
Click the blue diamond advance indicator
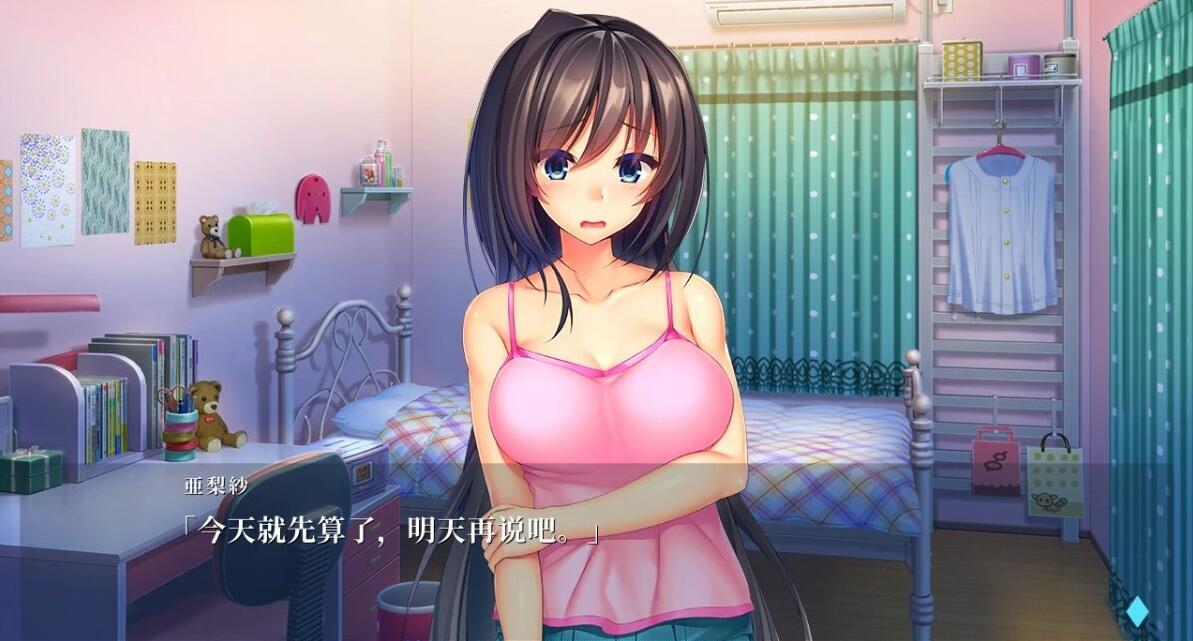pyautogui.click(x=1136, y=609)
